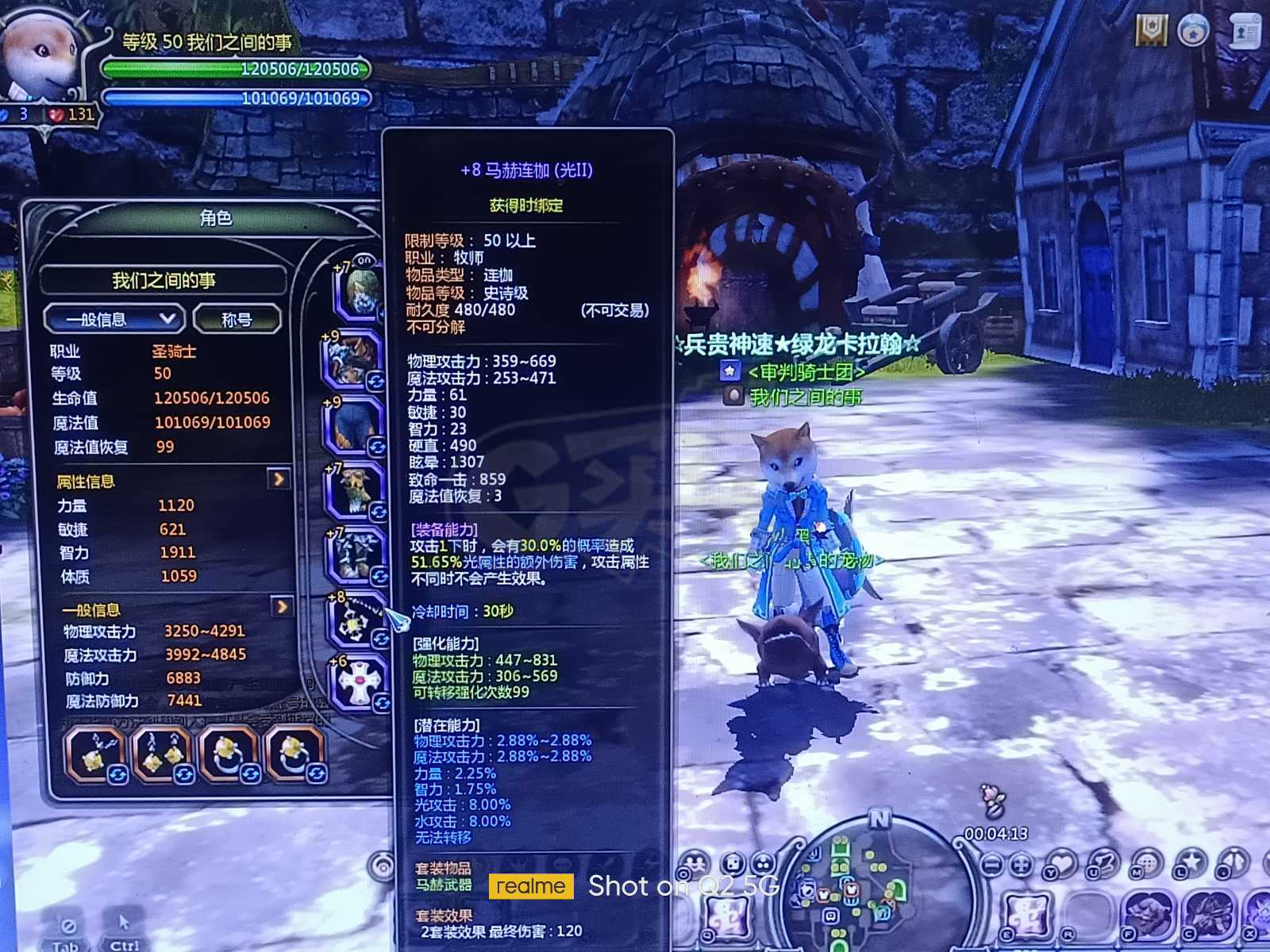Screen dimensions: 1270x952
Task: Open the round blue star badge icon
Action: pos(1192,32)
